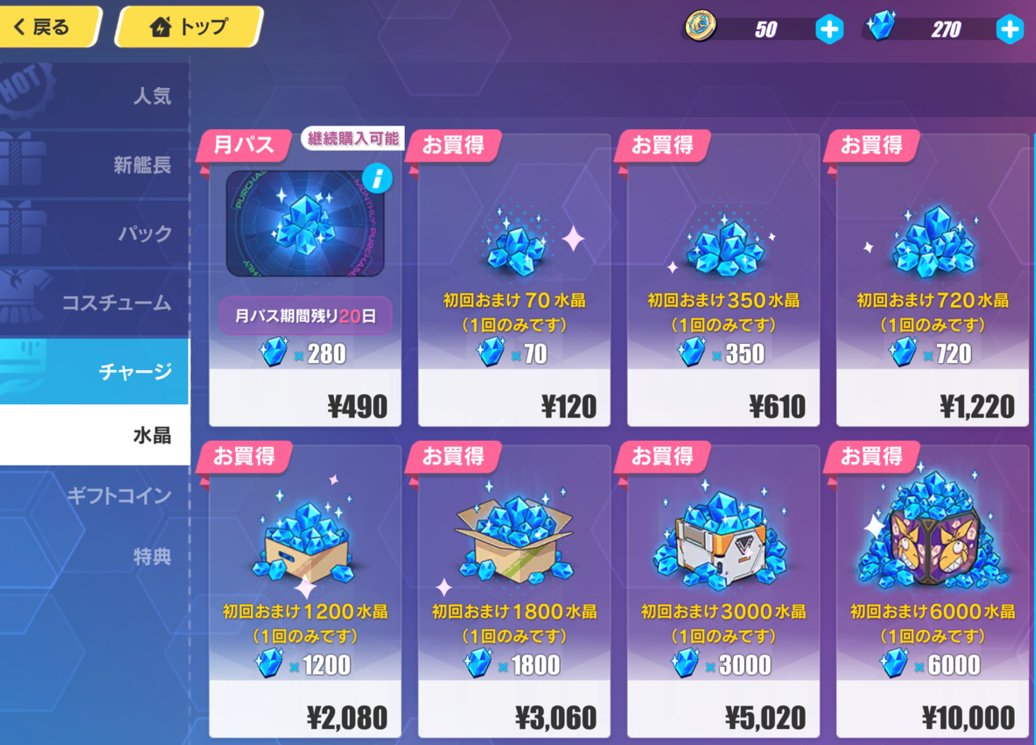1036x745 pixels.
Task: Add more crystals with plus button
Action: (x=1010, y=30)
